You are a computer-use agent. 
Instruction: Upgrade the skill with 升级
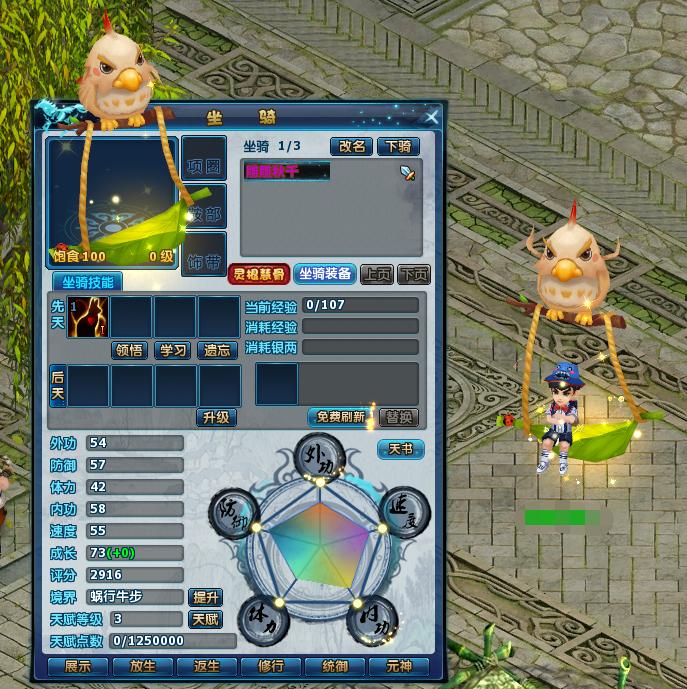[x=216, y=417]
